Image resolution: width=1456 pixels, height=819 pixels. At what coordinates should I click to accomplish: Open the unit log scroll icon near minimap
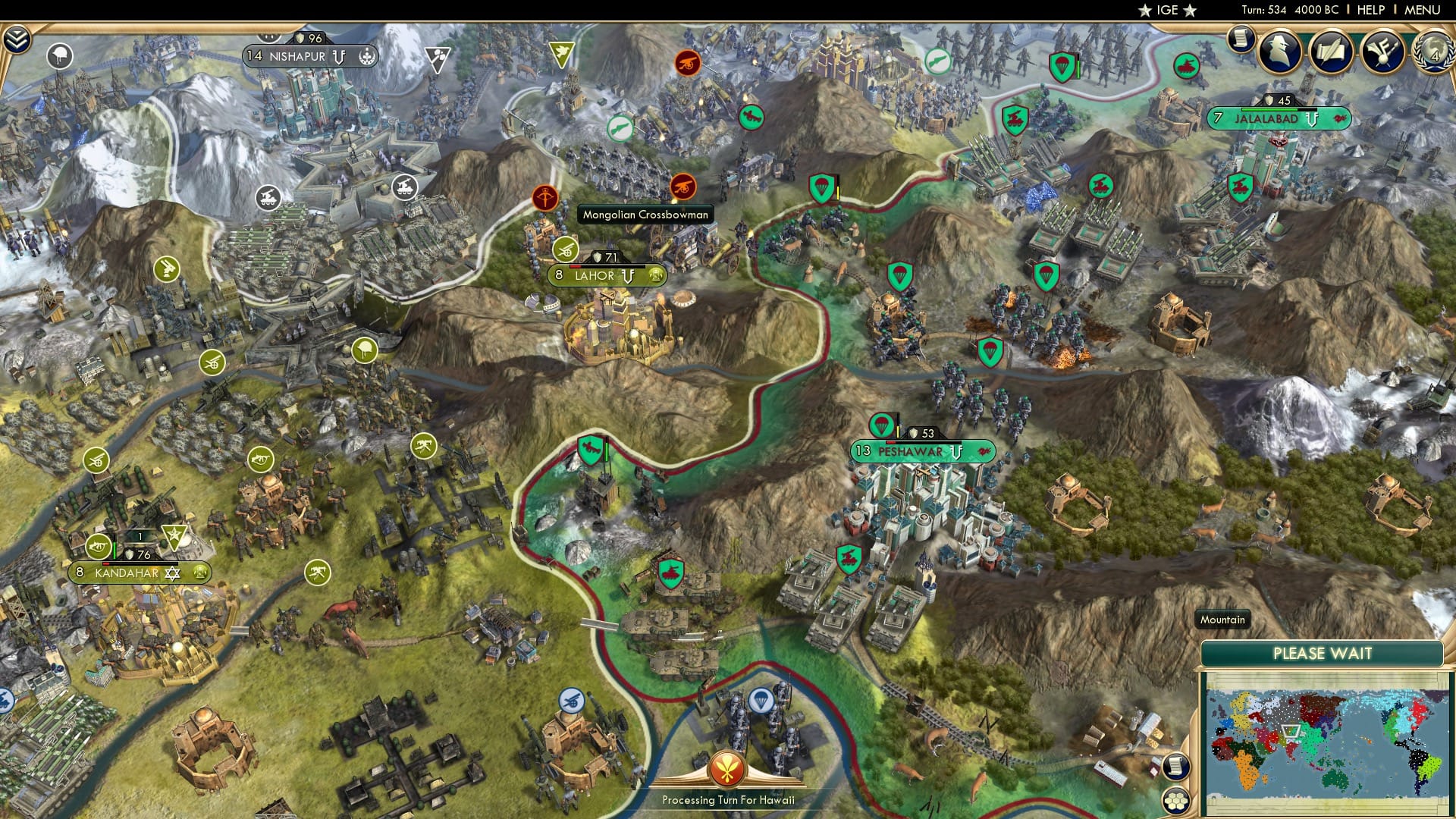pos(1176,766)
